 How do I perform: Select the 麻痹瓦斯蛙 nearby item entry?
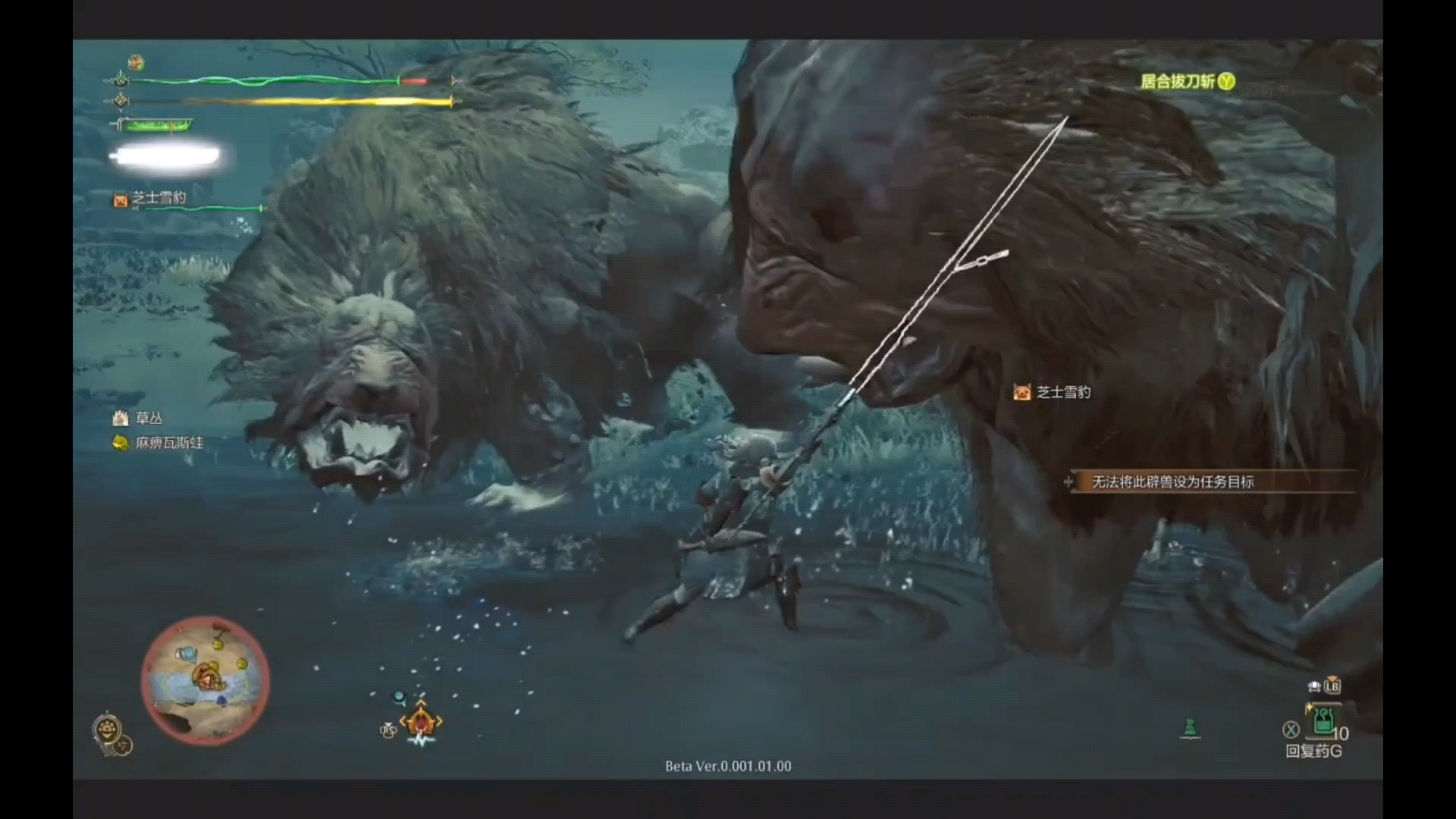coord(168,443)
